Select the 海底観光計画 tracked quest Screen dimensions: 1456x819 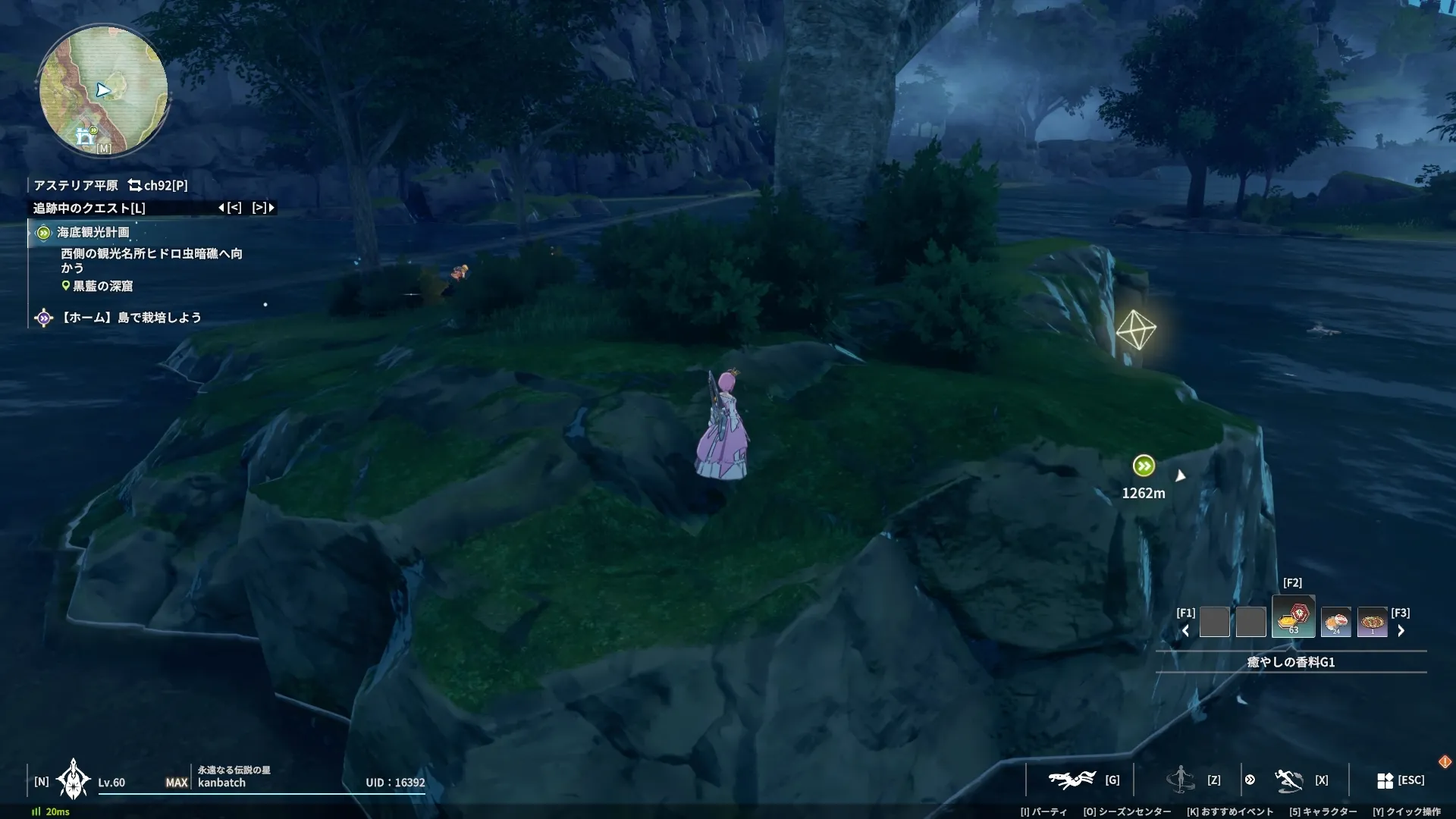[x=93, y=232]
